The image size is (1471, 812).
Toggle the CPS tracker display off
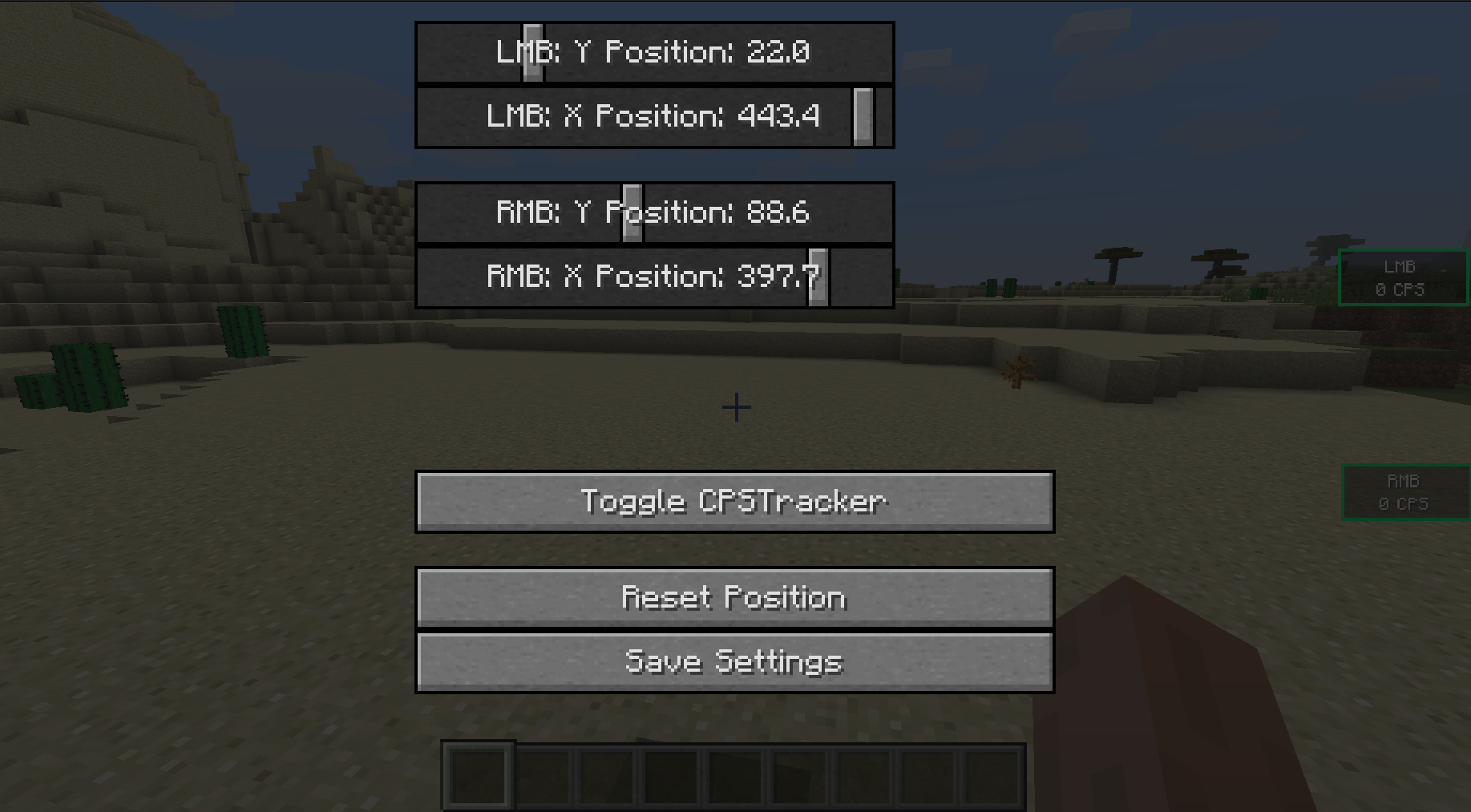(x=733, y=500)
